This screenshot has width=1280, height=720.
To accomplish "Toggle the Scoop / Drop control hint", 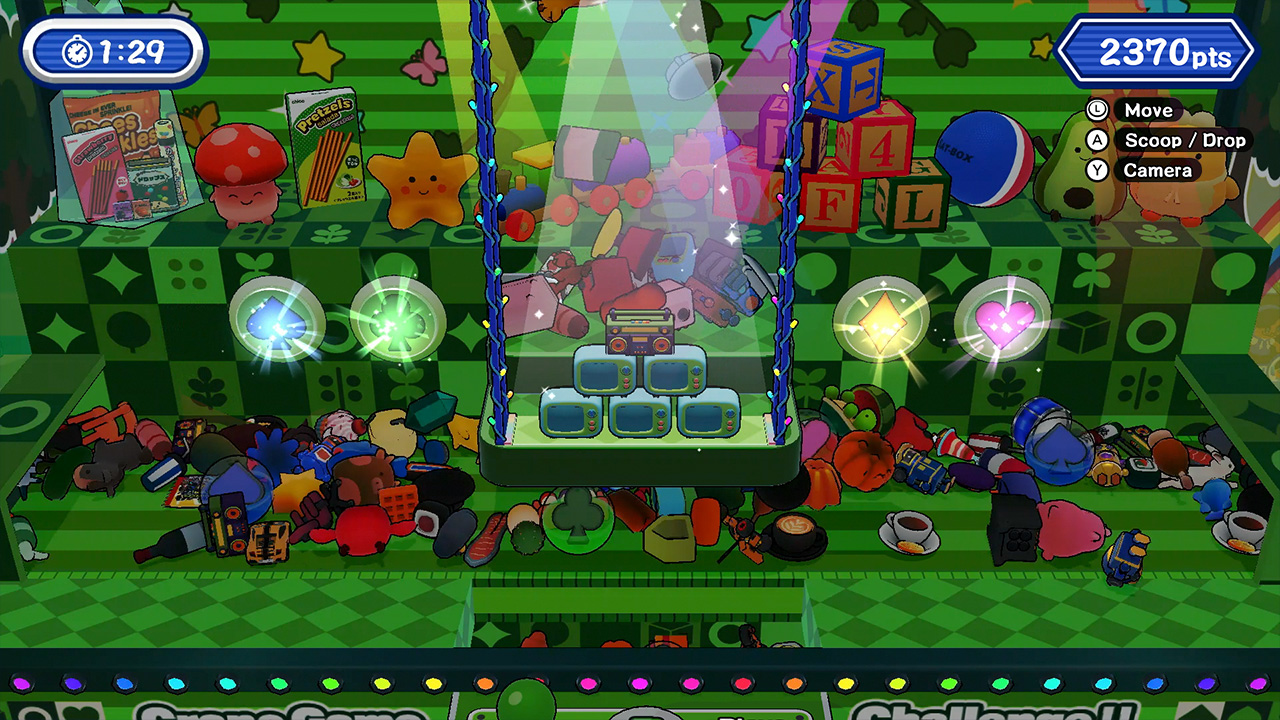I will (x=1185, y=140).
